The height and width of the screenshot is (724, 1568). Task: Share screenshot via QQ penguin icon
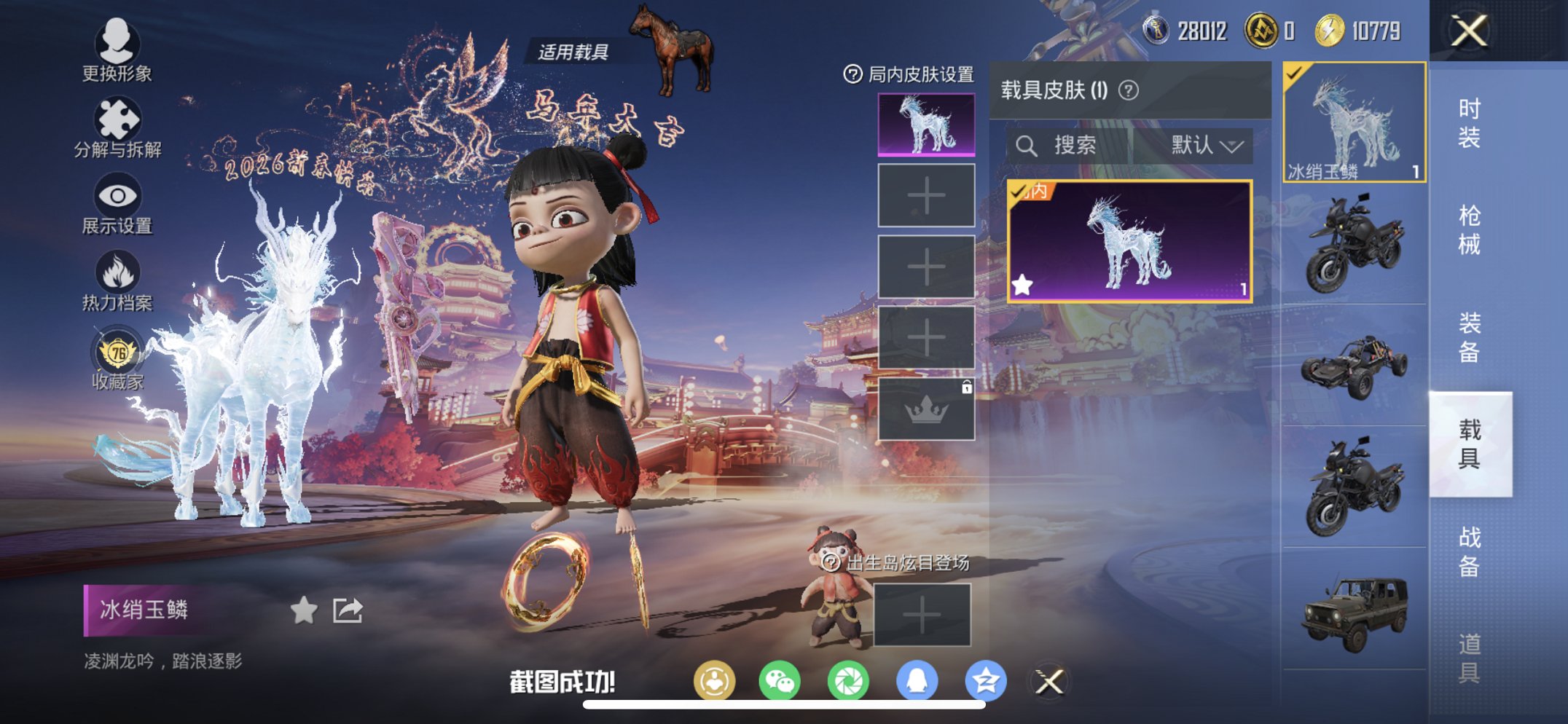click(917, 678)
